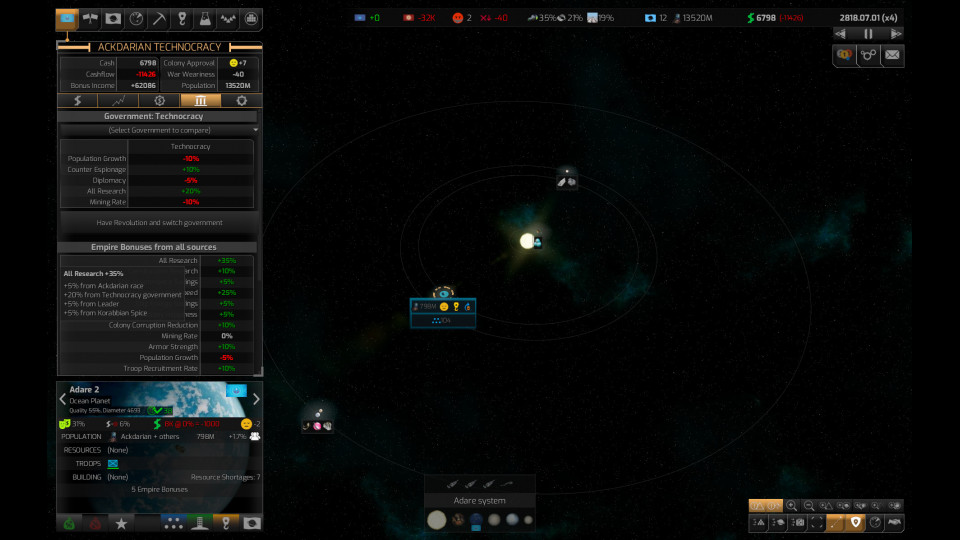Viewport: 960px width, 540px height.
Task: Pause the game with the pause button
Action: pyautogui.click(x=868, y=33)
